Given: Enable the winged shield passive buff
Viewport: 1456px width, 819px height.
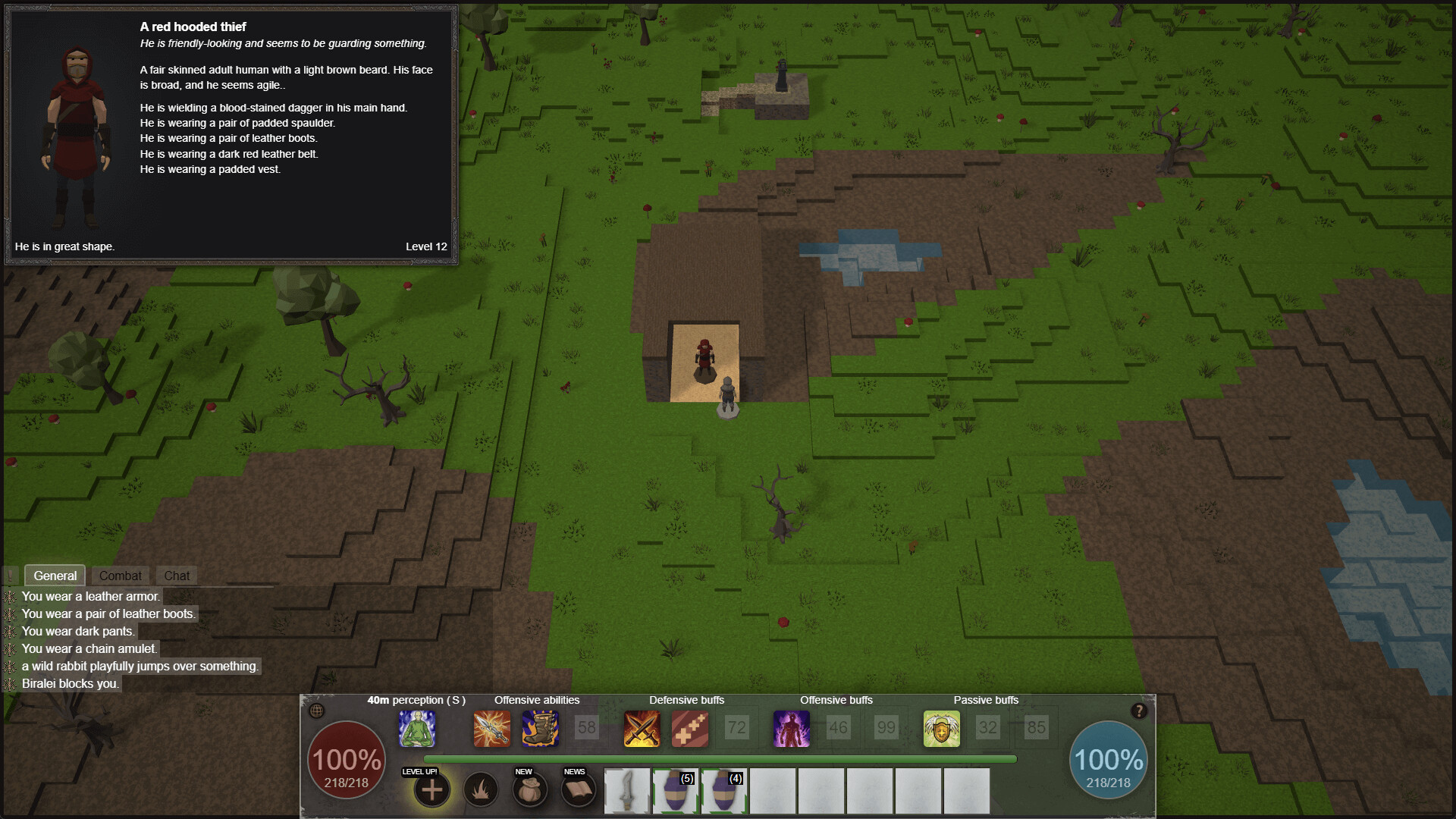Looking at the screenshot, I should click(941, 729).
